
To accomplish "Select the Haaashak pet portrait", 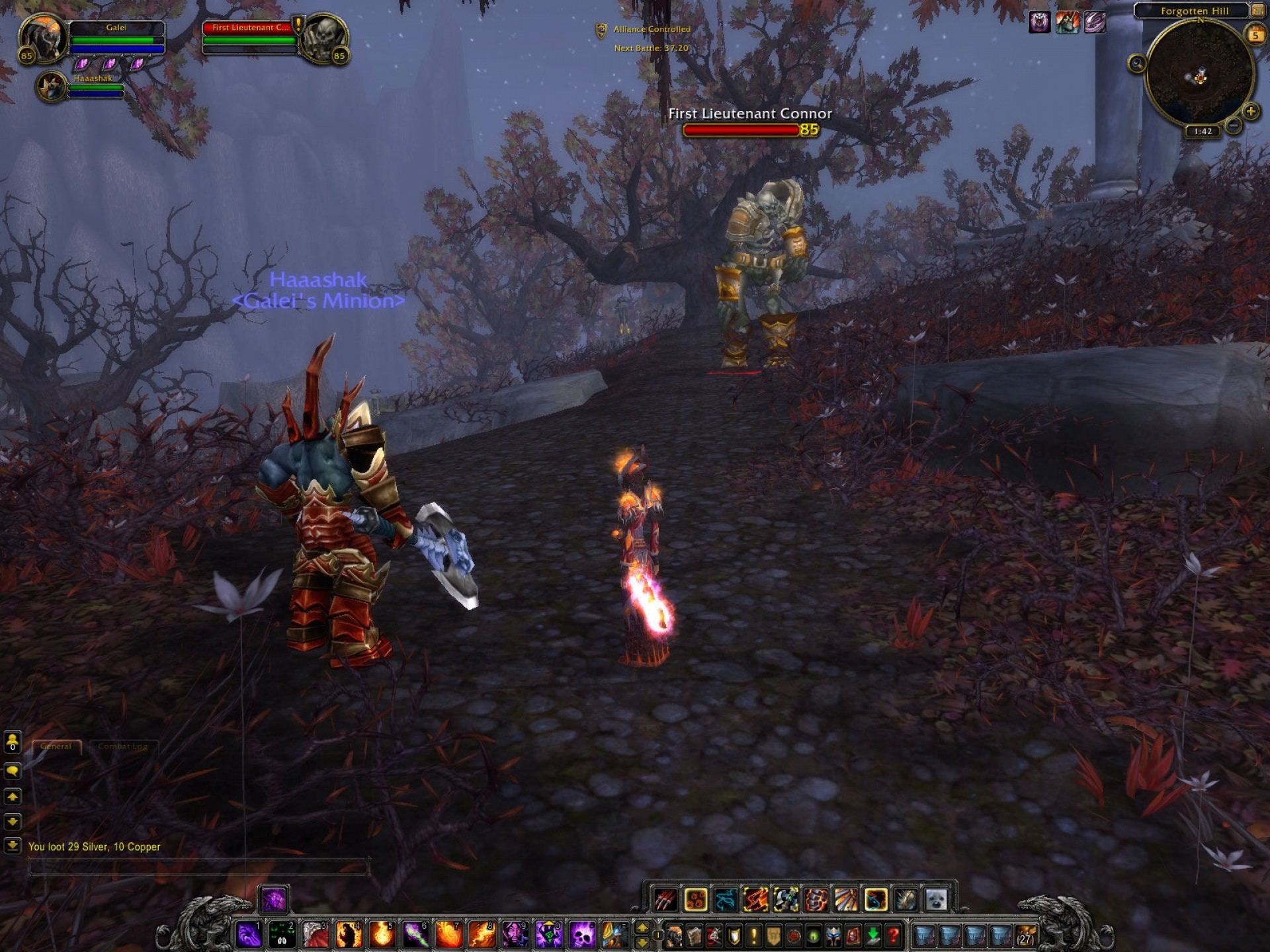I will pos(51,87).
